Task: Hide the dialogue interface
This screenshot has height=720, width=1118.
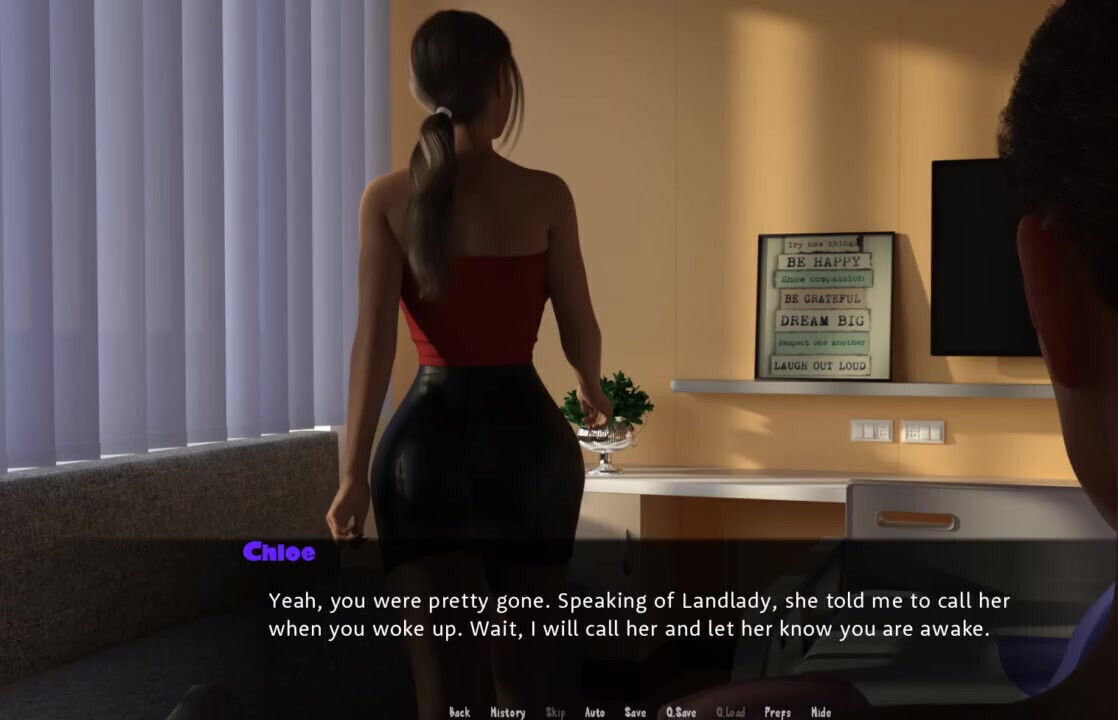Action: tap(820, 712)
